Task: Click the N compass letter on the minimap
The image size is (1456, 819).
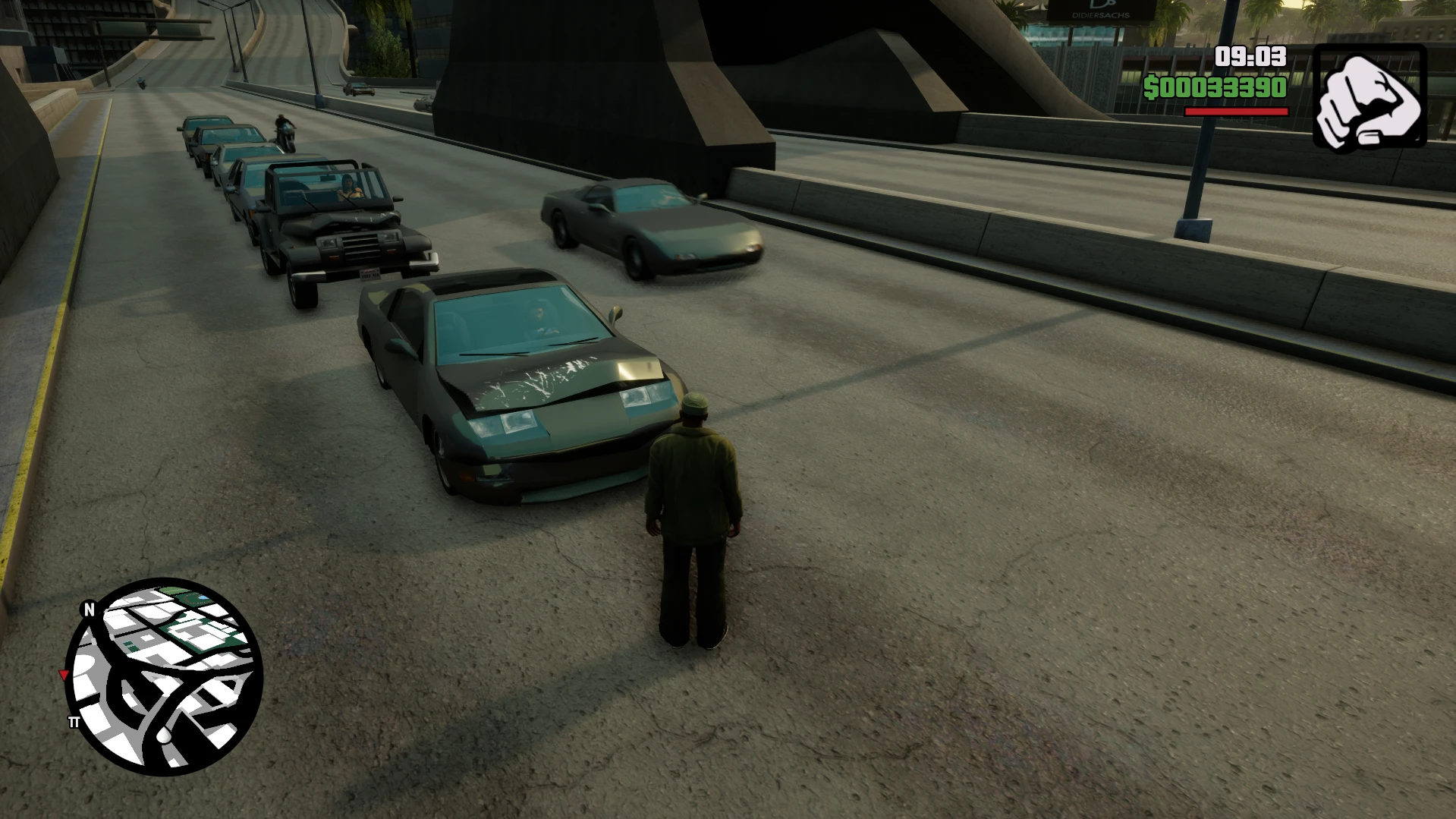Action: coord(90,610)
